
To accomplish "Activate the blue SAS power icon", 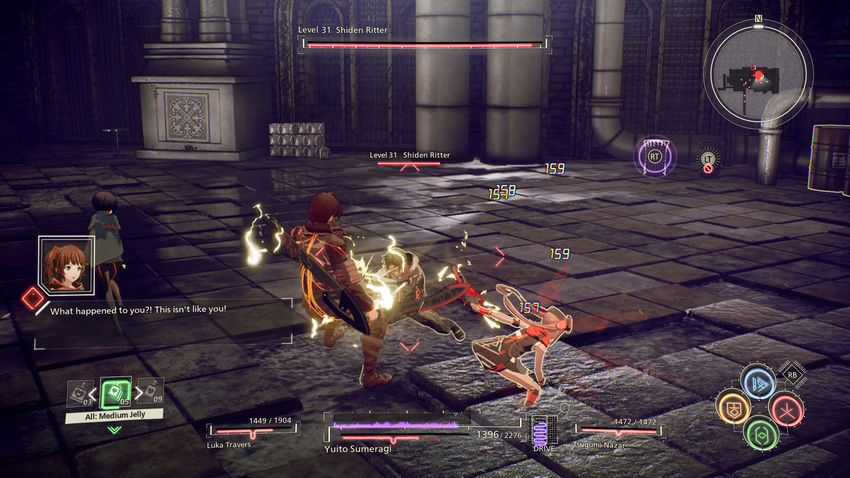I will coord(761,384).
